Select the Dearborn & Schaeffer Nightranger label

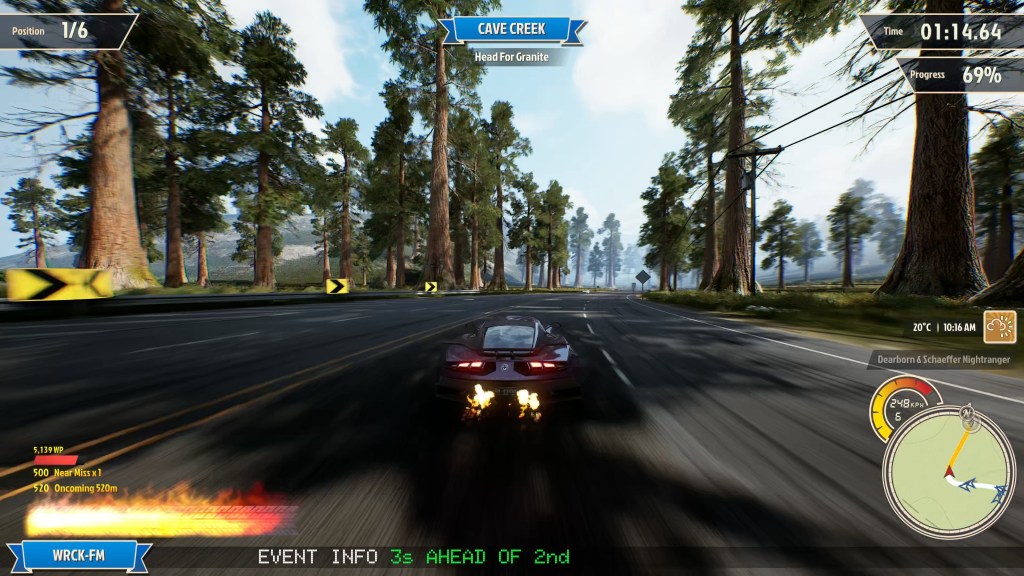pos(943,359)
